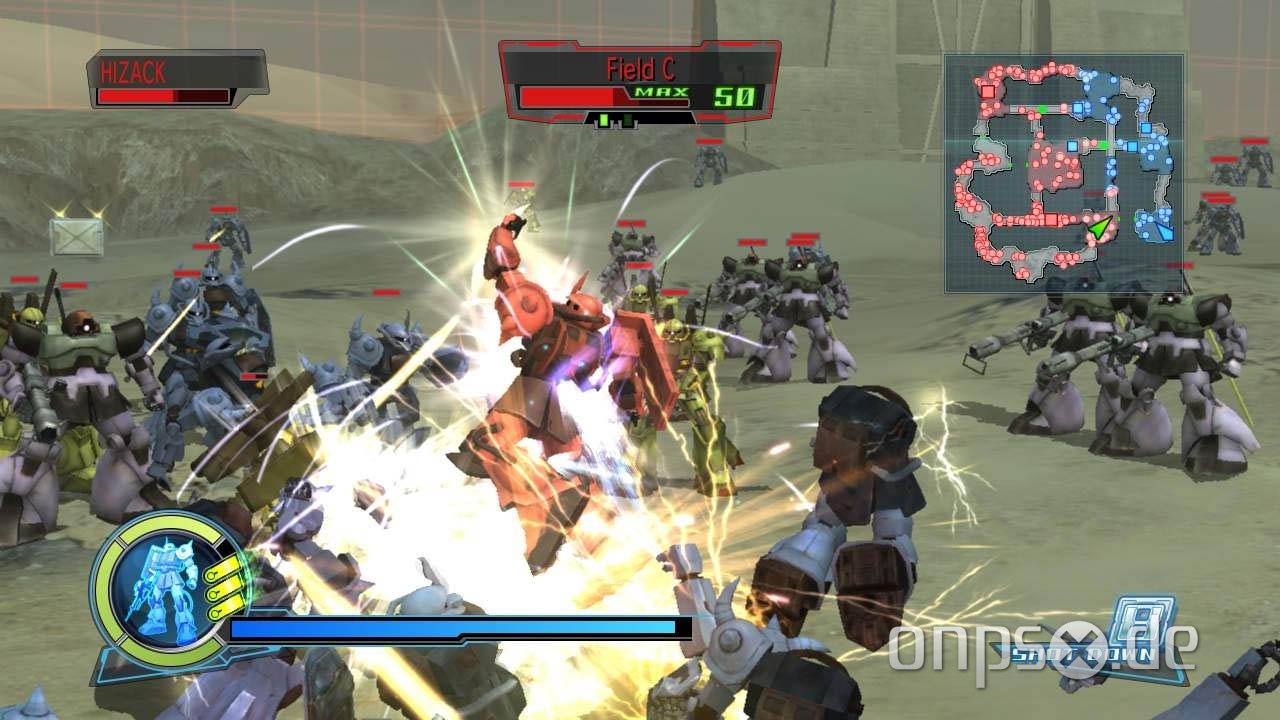Expand the minimap panel
The height and width of the screenshot is (720, 1280).
click(1062, 175)
